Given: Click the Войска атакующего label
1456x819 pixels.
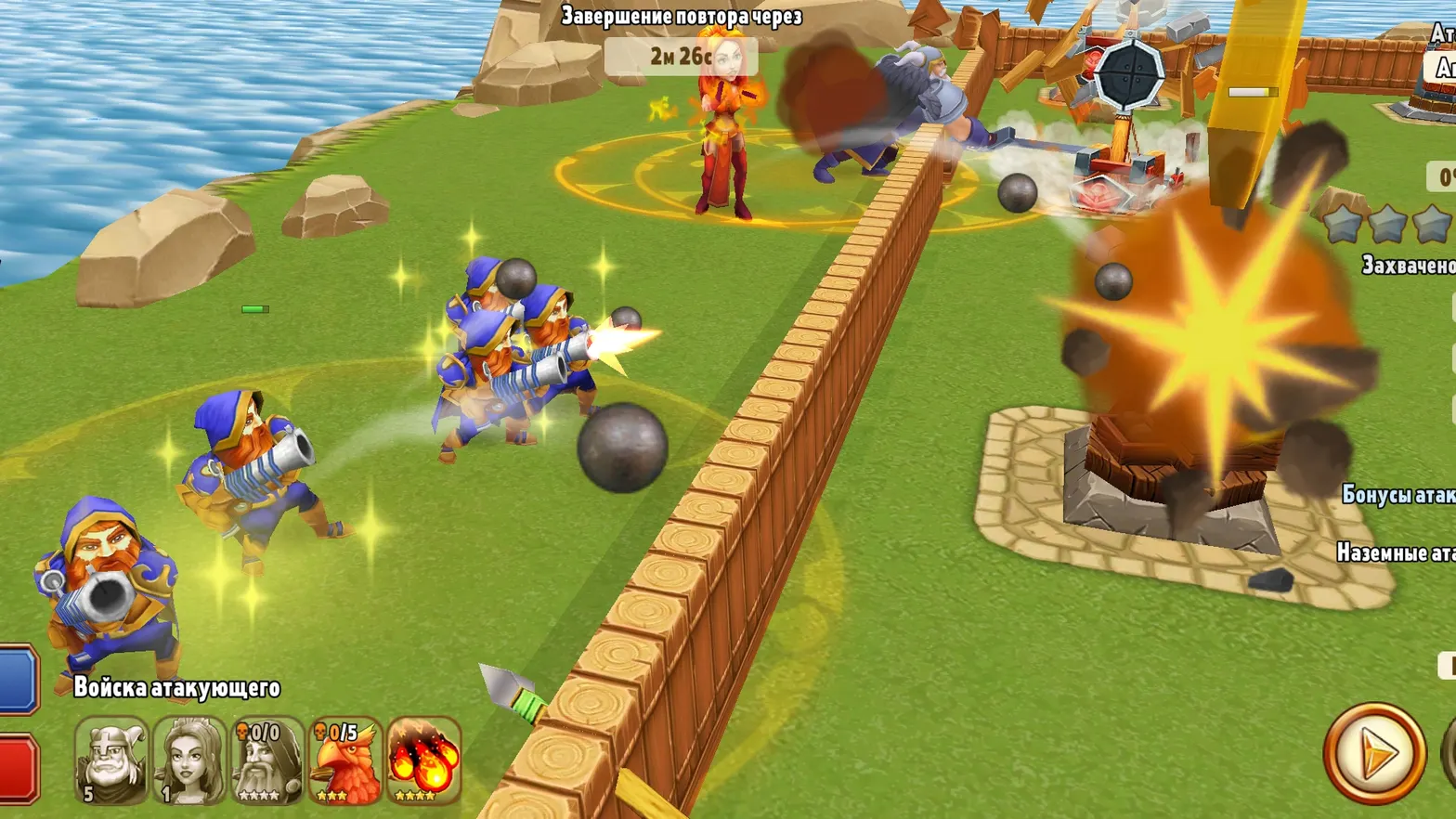Looking at the screenshot, I should (177, 690).
